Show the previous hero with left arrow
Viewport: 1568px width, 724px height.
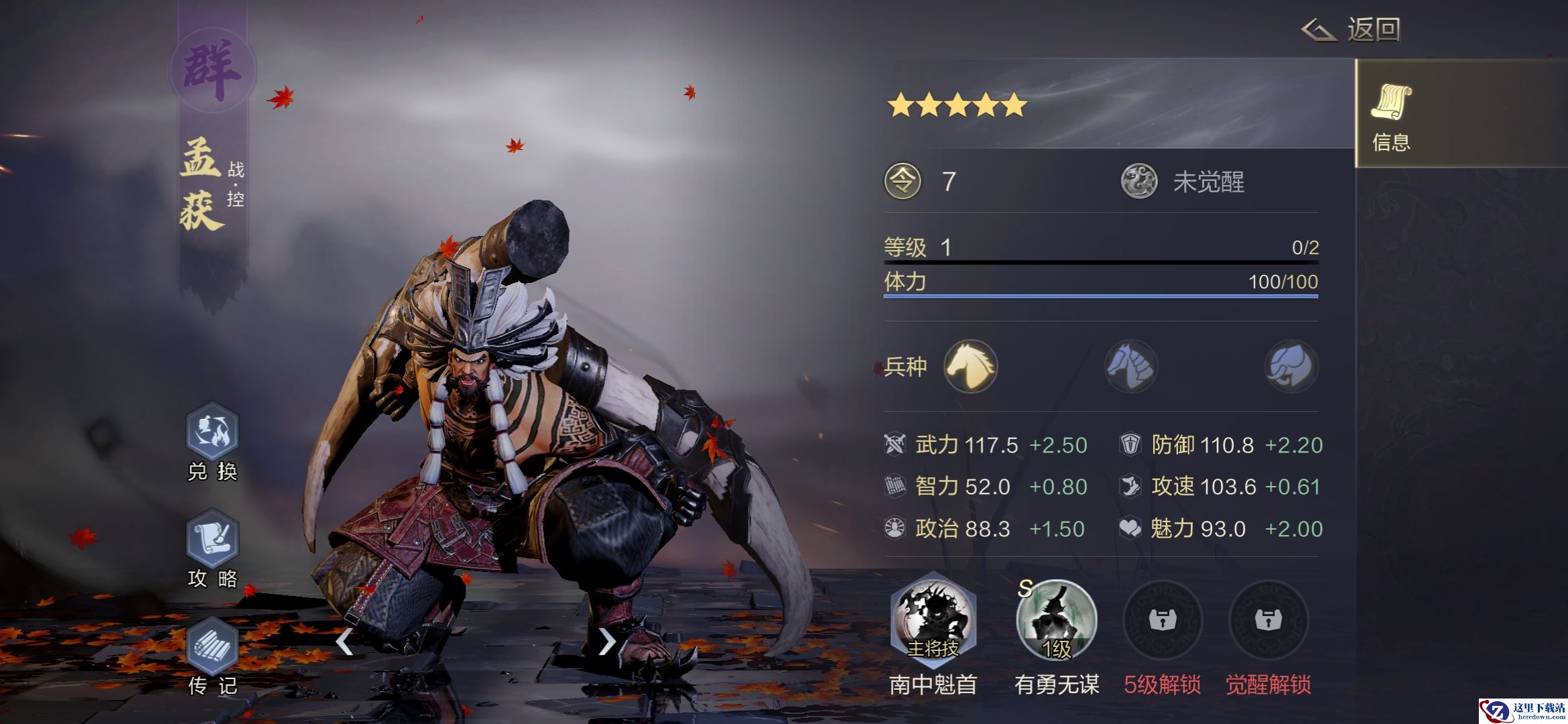tap(344, 642)
